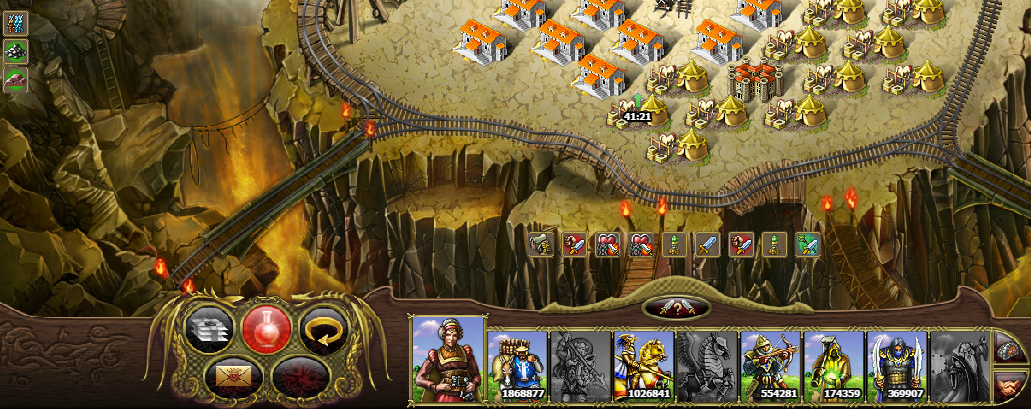
Task: Click the green sword buff icon
Action: pos(807,245)
